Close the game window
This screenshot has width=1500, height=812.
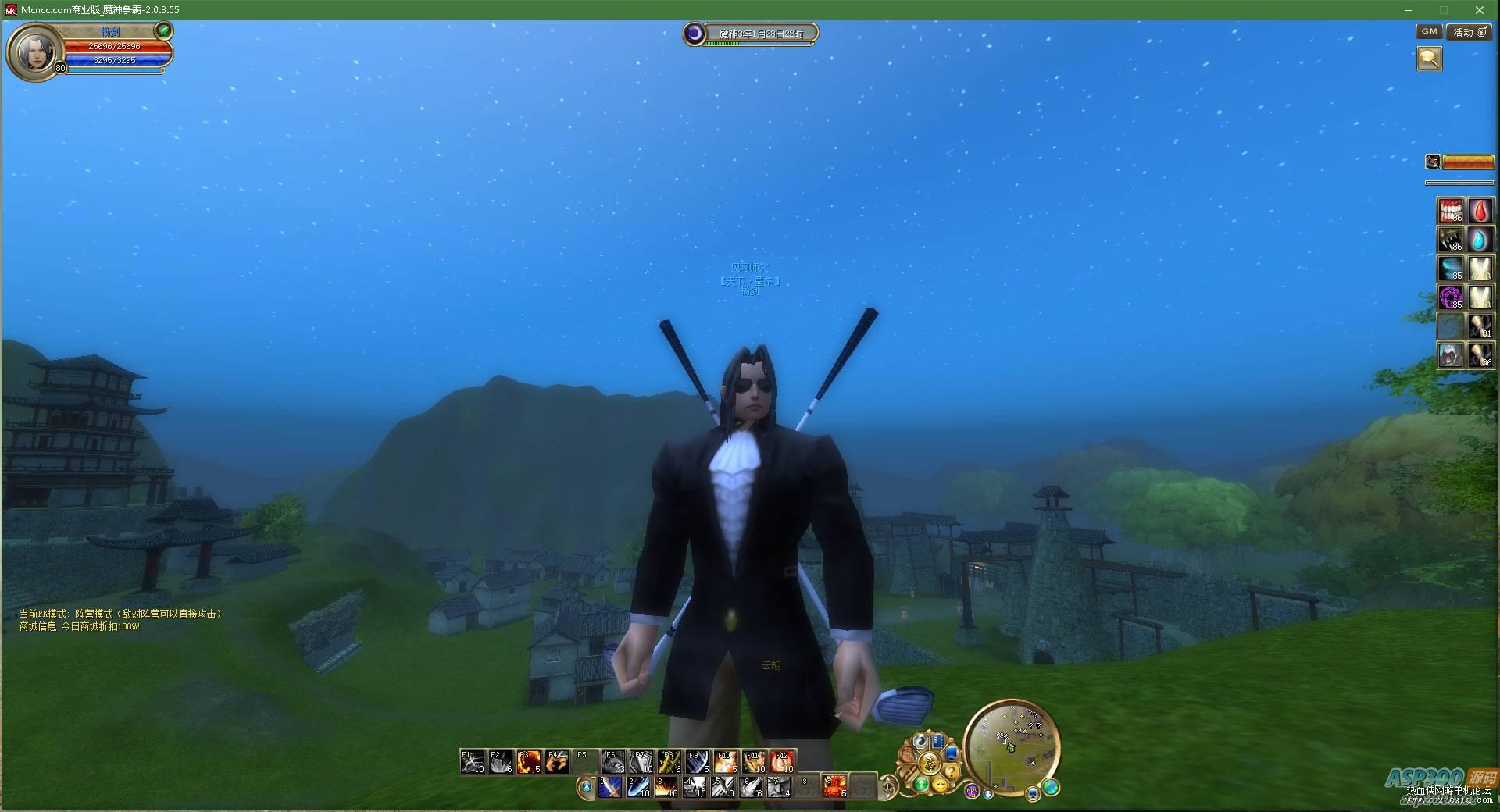click(x=1479, y=10)
